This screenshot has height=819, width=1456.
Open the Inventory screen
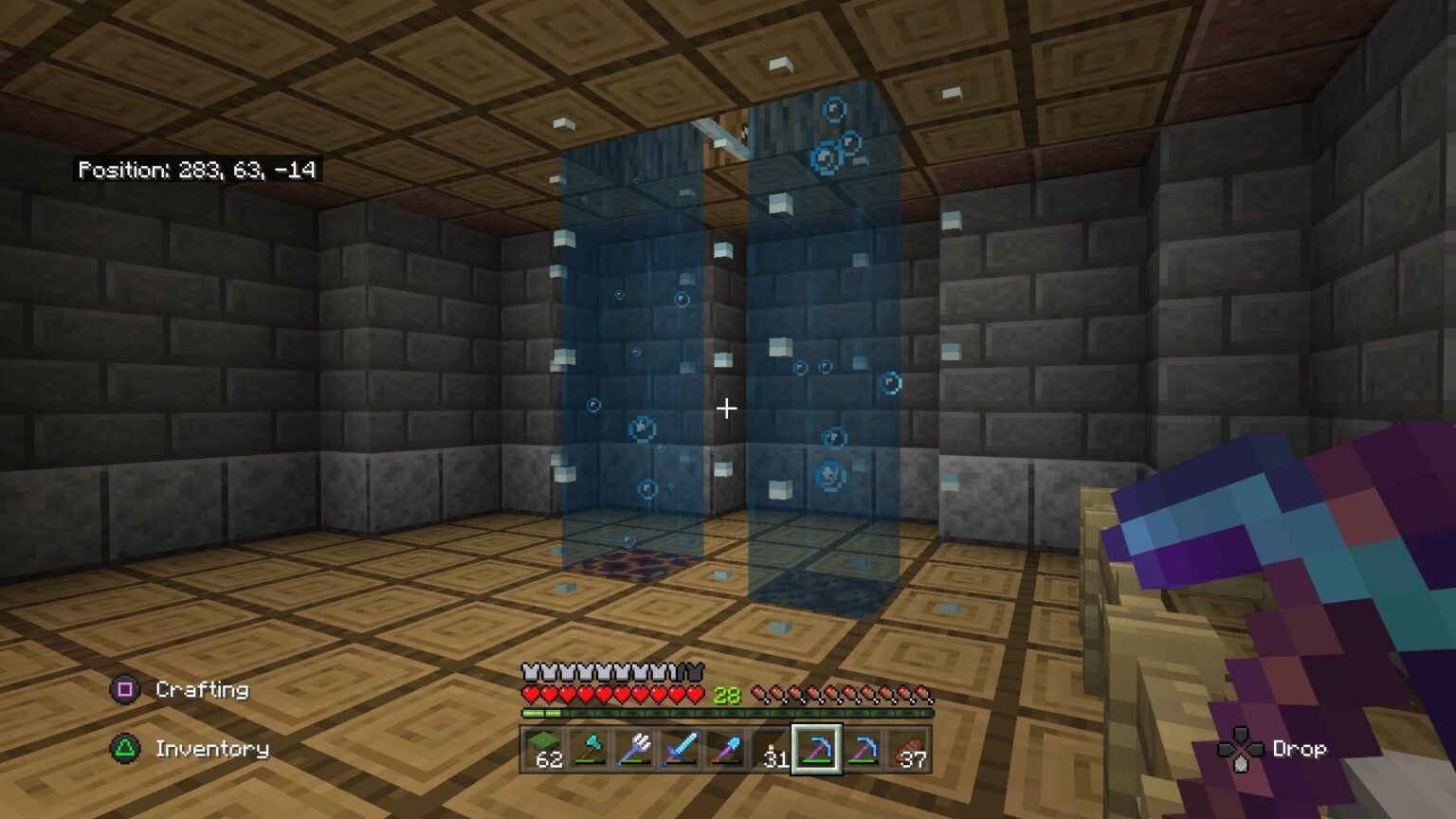click(x=211, y=749)
